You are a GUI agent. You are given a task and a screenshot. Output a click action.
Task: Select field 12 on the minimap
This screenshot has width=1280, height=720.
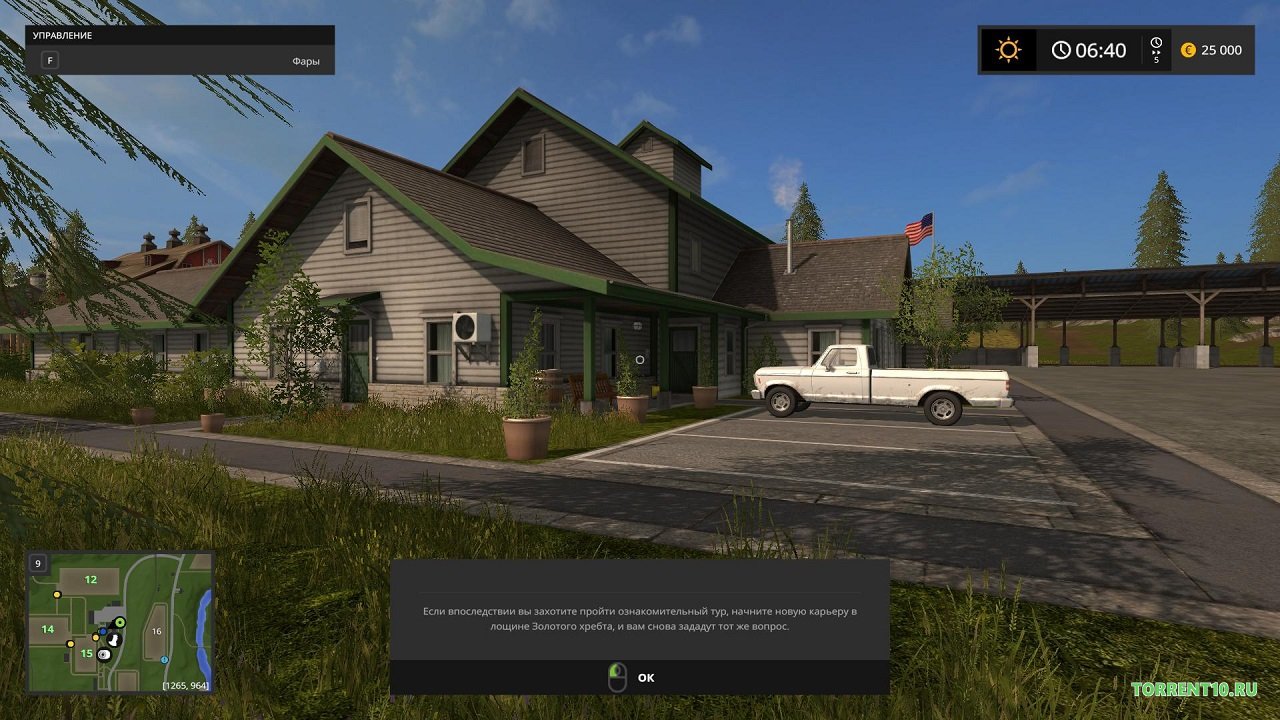[90, 580]
